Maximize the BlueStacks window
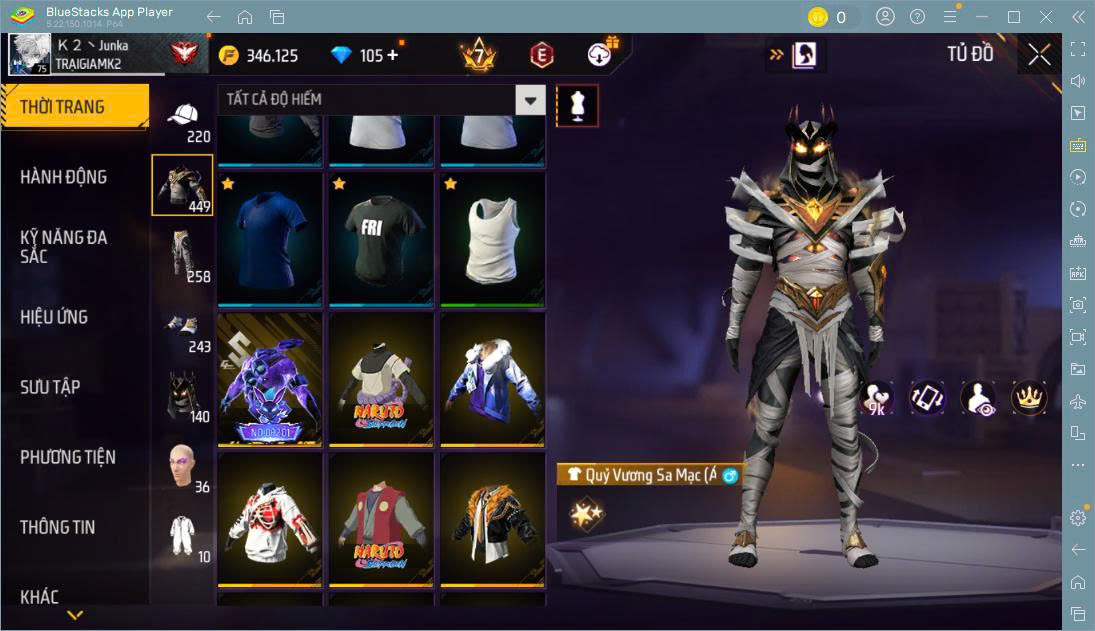This screenshot has height=631, width=1095. coord(1014,16)
